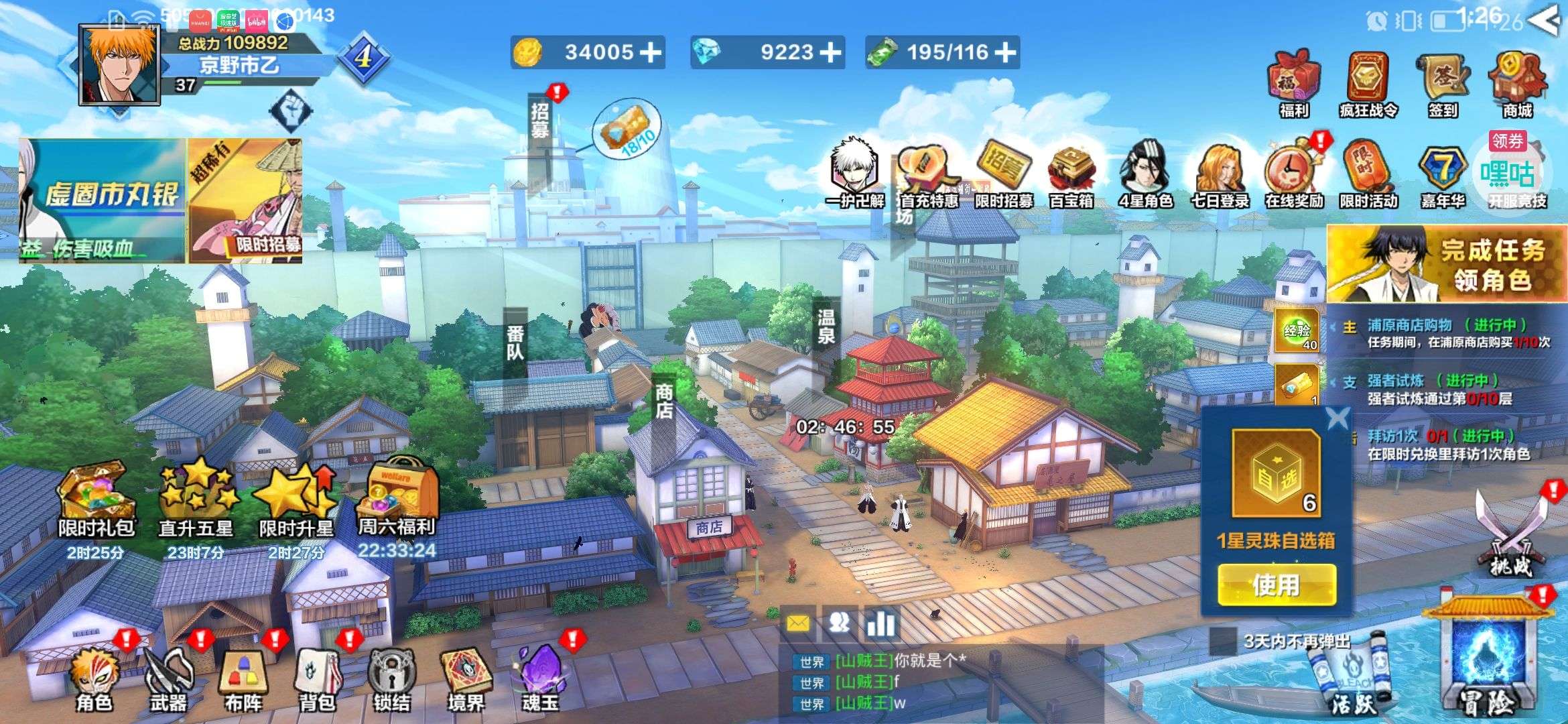
Task: Use the 1星灵珠自选箱 with 使用 button
Action: click(x=1277, y=585)
